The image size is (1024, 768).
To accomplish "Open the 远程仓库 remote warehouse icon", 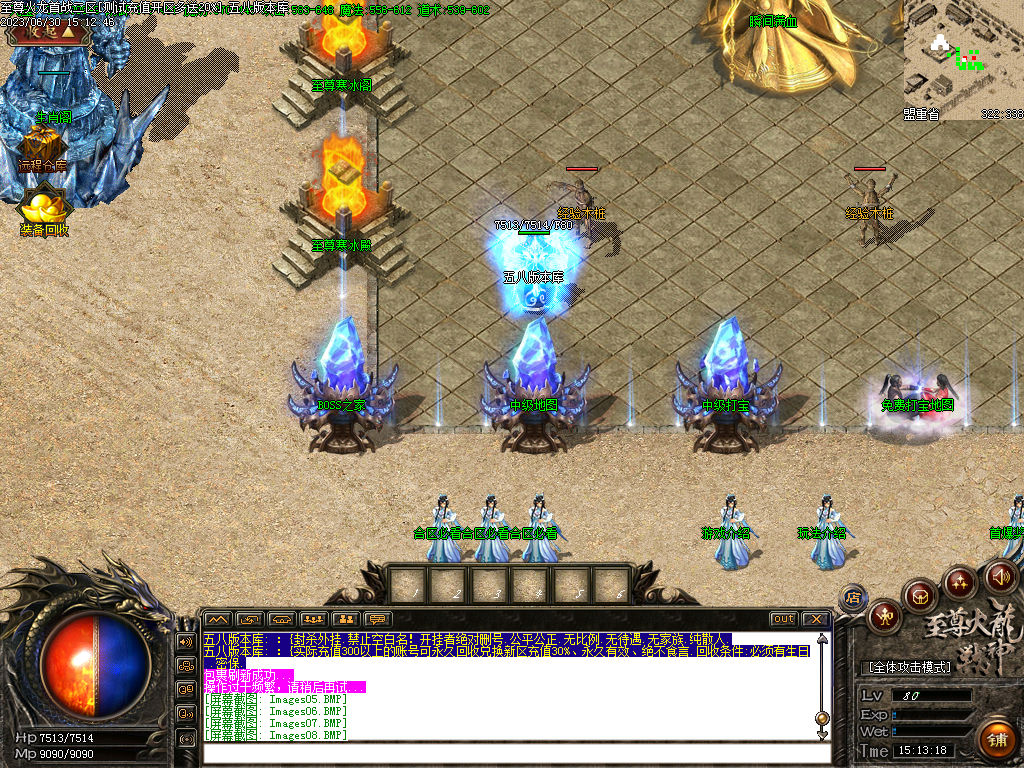I will coord(41,148).
